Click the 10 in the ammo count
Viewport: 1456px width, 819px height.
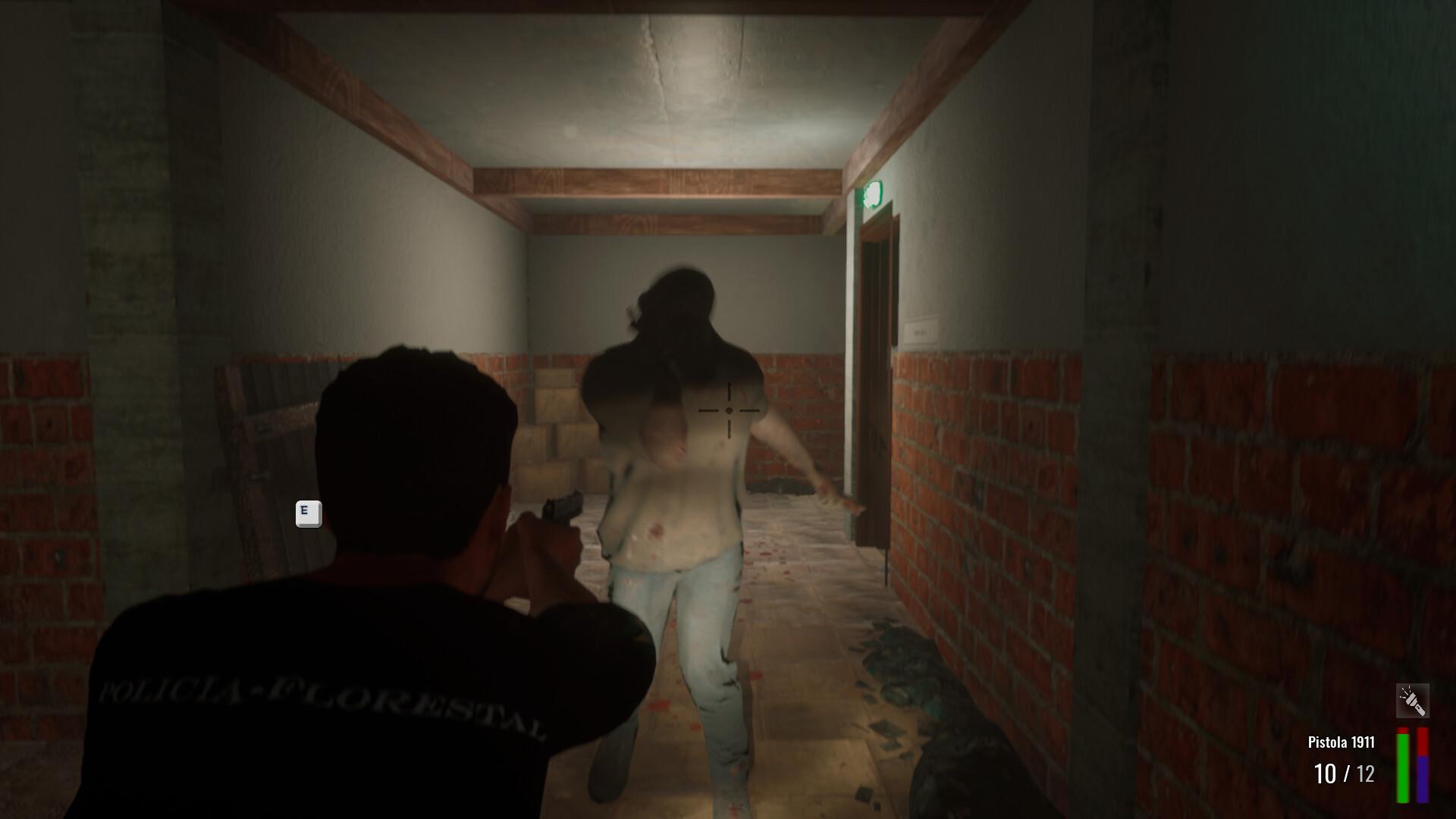1325,775
